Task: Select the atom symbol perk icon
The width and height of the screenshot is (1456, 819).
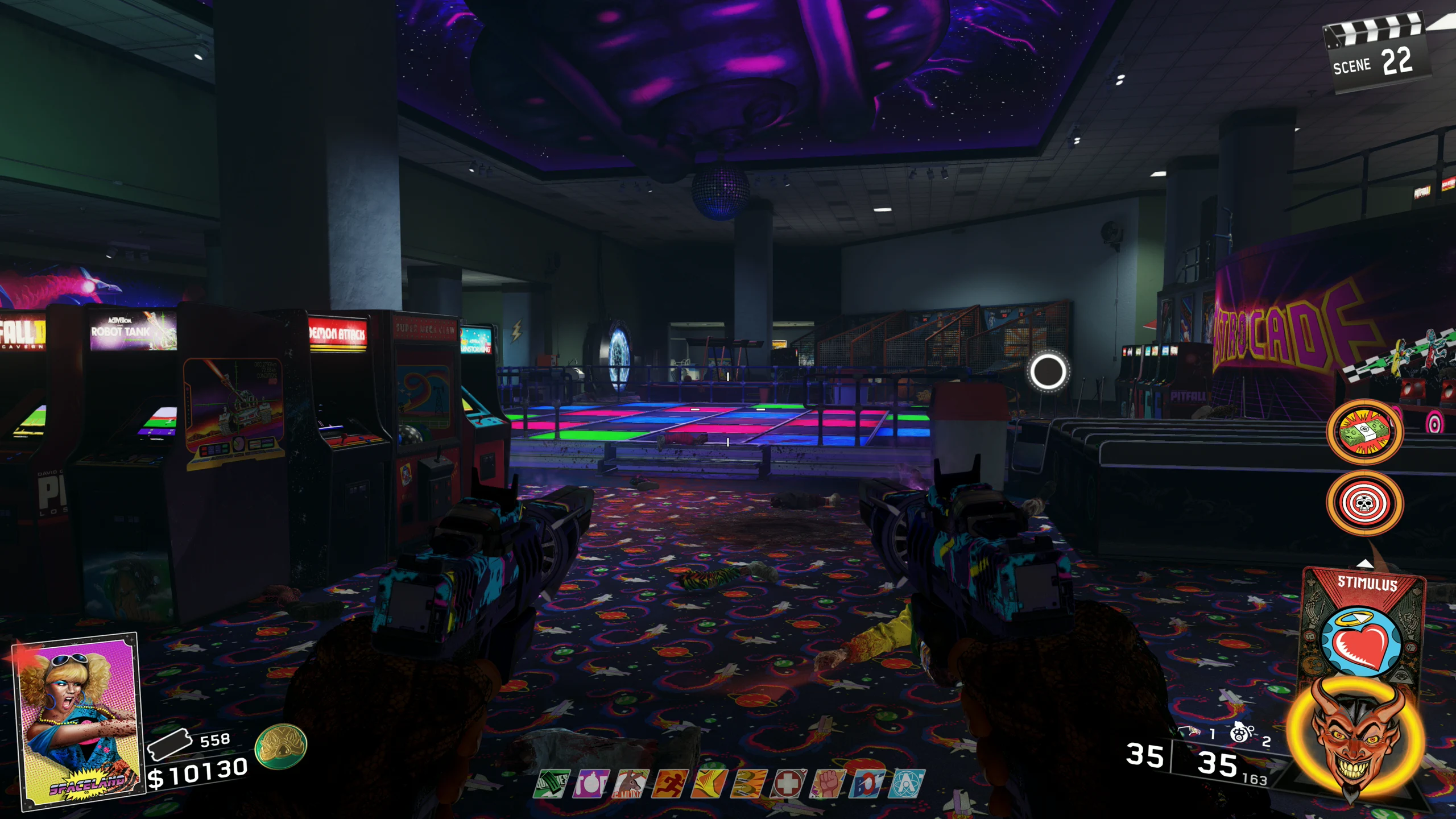Action: click(906, 784)
